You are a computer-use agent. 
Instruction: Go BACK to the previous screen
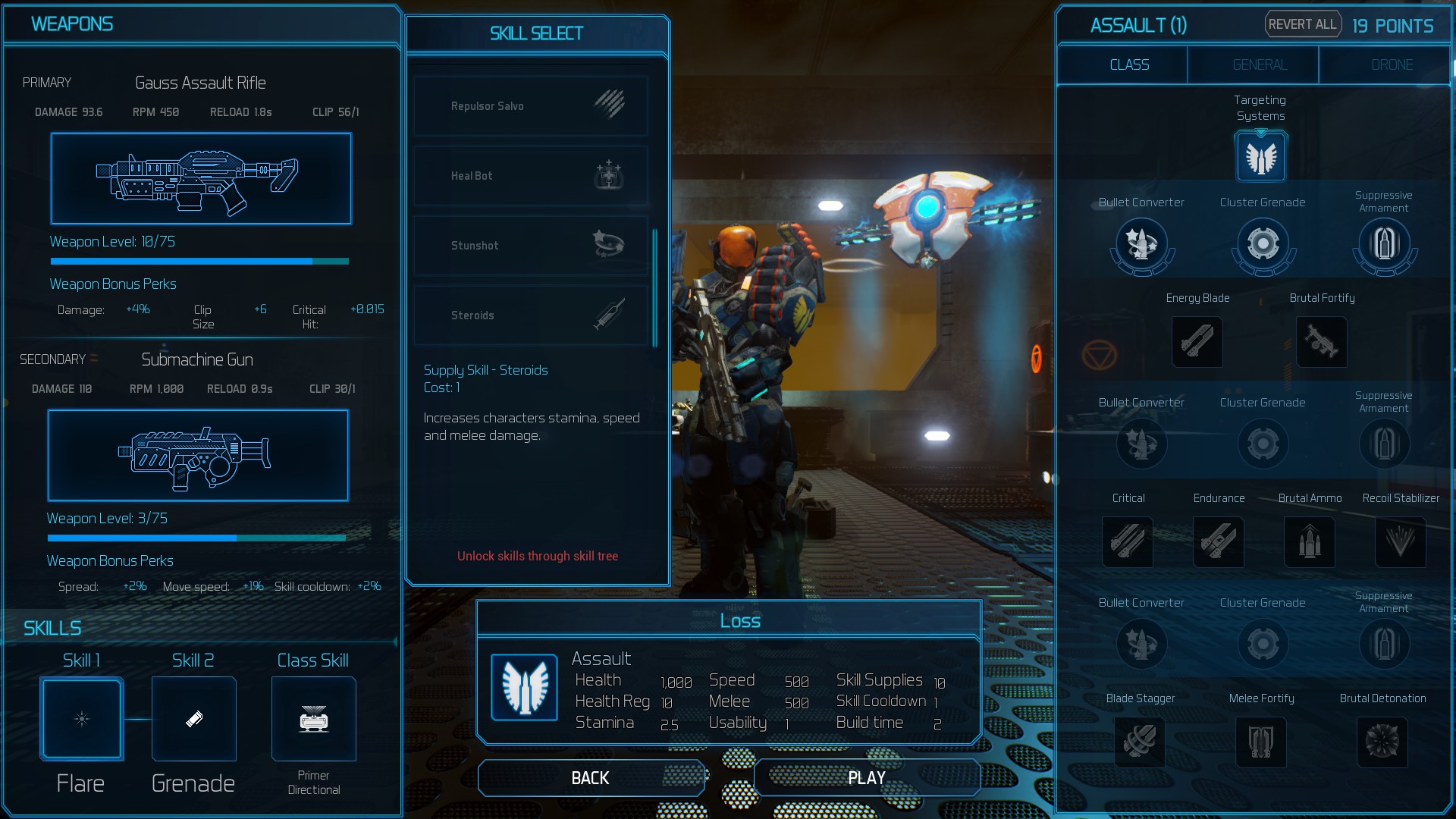pyautogui.click(x=591, y=778)
